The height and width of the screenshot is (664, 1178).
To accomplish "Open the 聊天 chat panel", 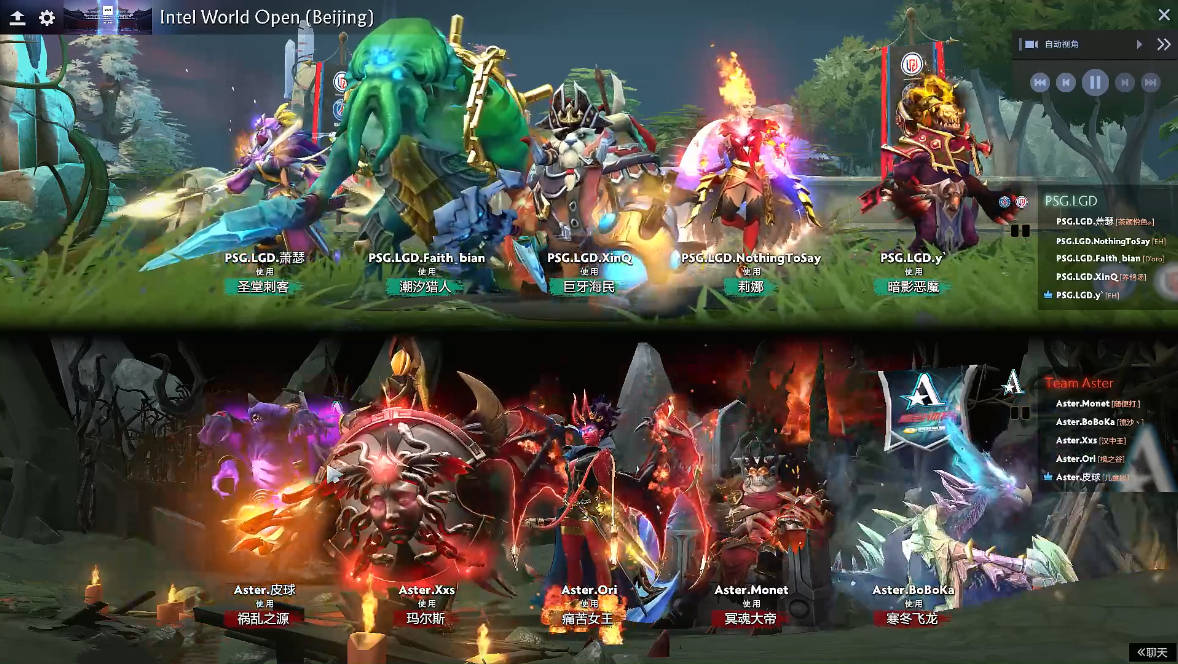I will point(1152,652).
